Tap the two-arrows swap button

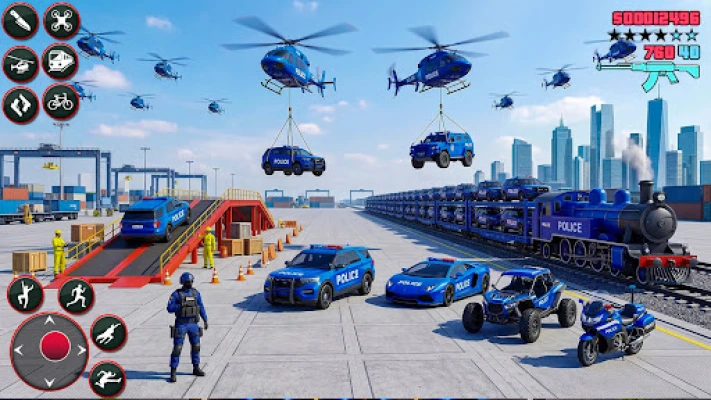click(21, 104)
